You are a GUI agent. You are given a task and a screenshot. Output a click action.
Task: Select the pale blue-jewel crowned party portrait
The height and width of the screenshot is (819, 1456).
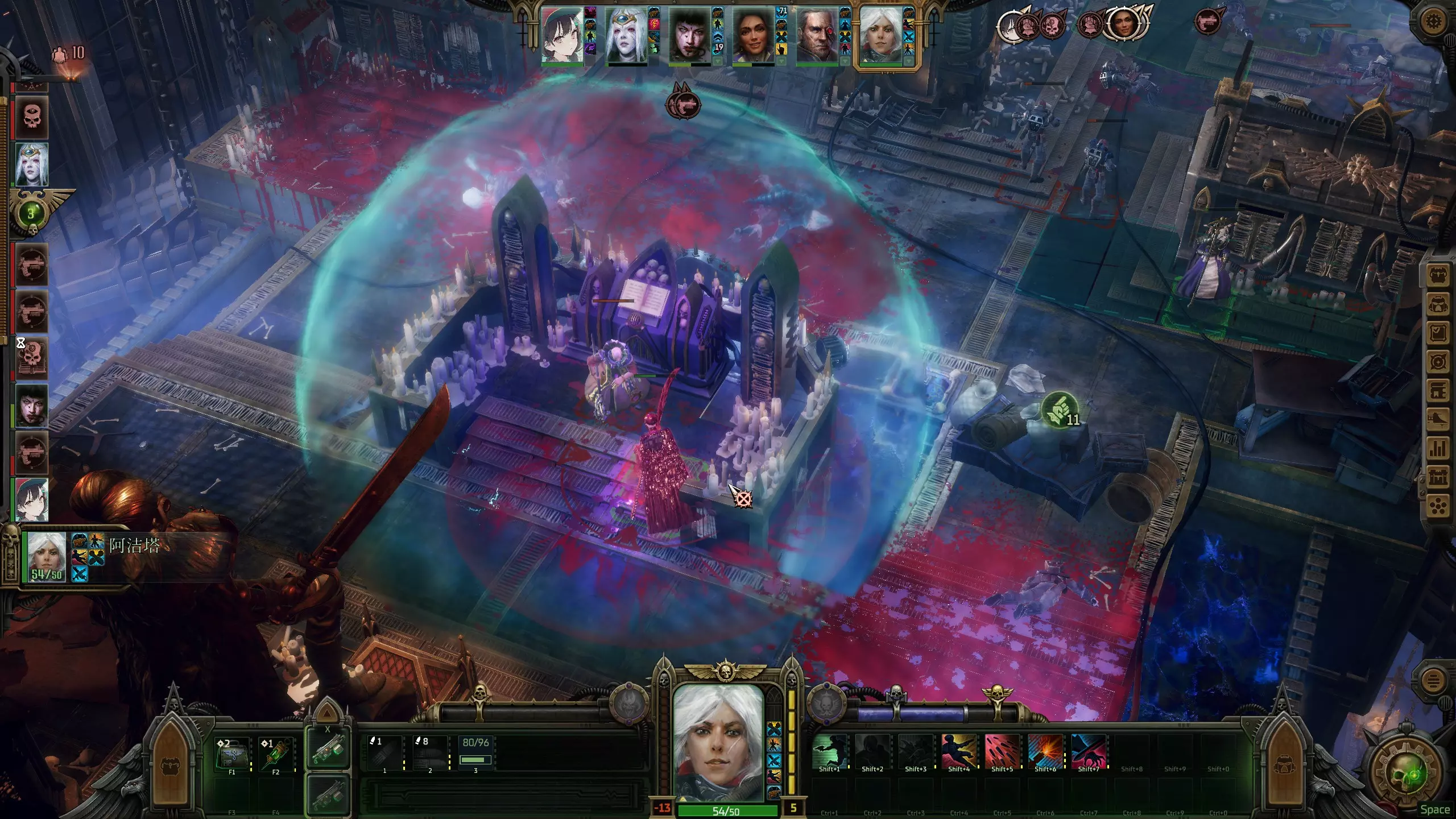pos(626,35)
